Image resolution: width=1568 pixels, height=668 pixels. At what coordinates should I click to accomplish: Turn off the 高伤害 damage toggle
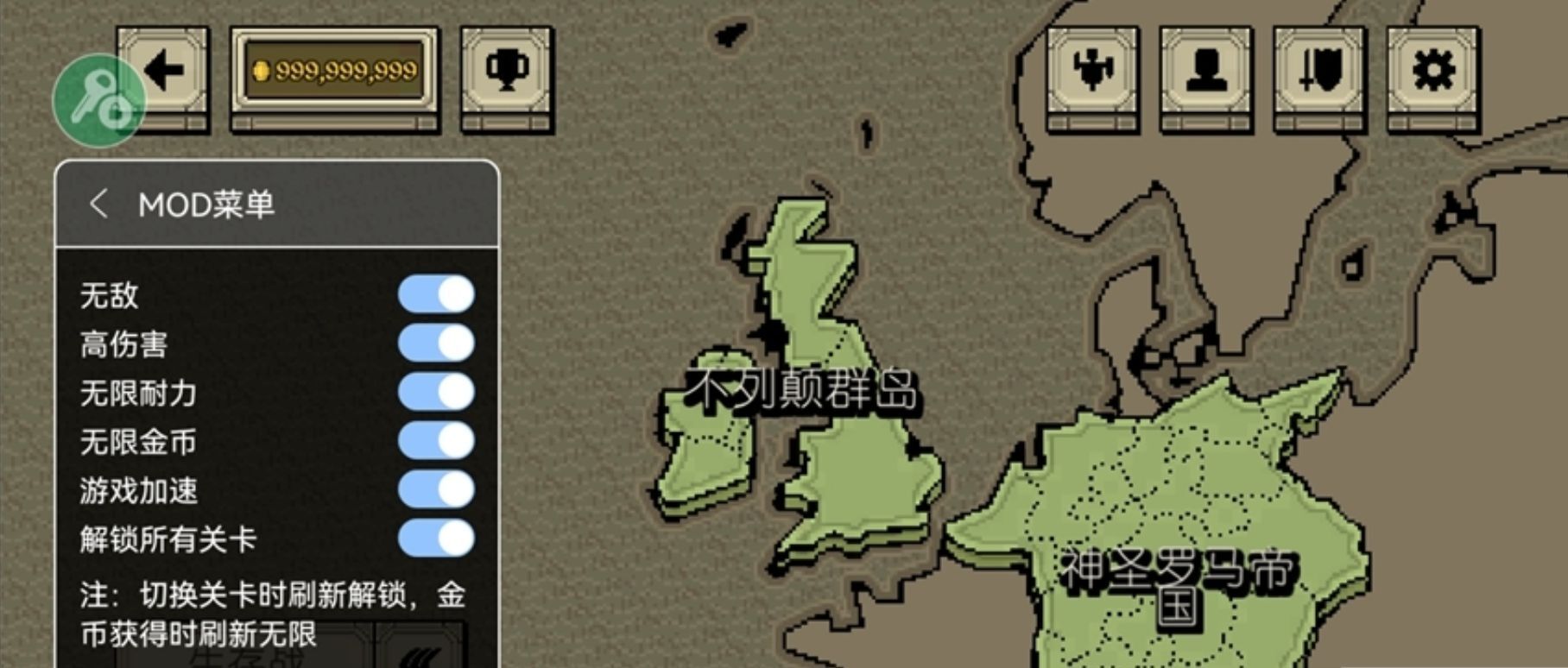[x=435, y=343]
